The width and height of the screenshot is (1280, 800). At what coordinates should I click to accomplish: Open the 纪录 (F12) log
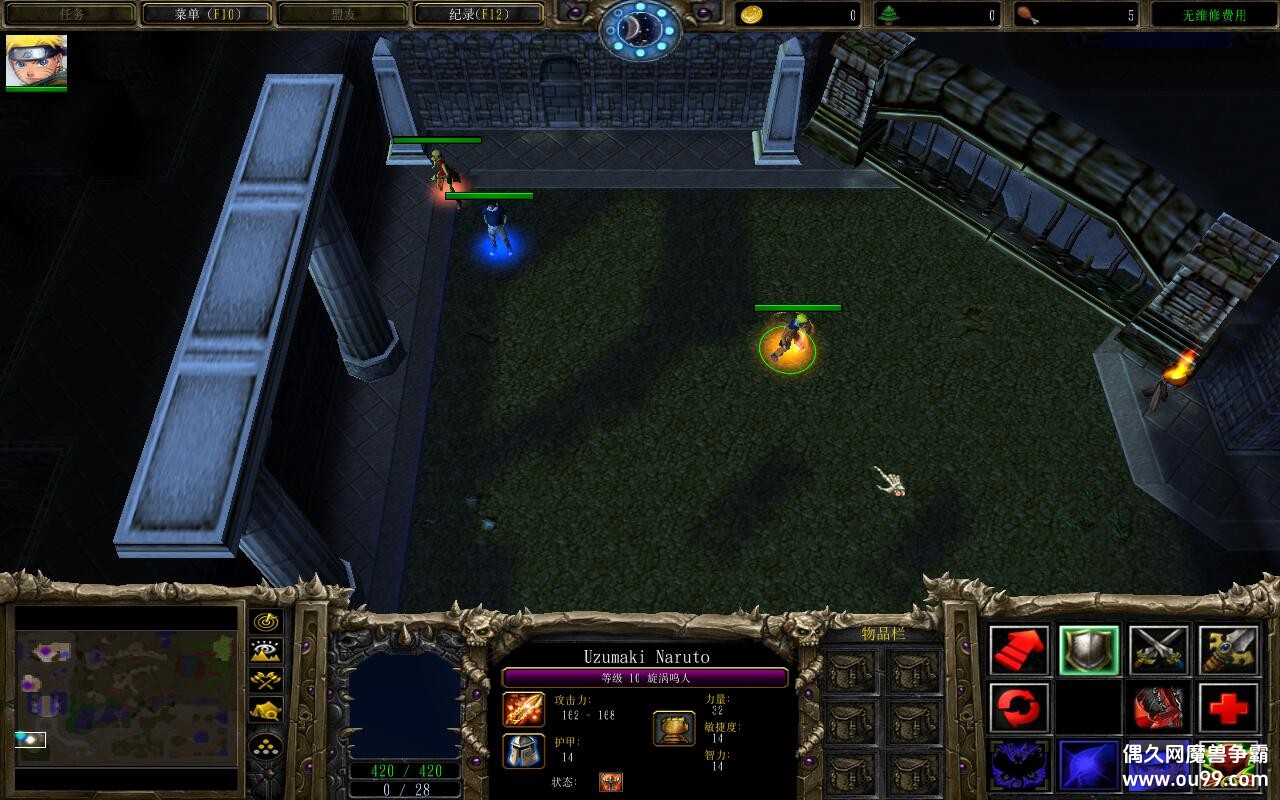click(x=477, y=14)
